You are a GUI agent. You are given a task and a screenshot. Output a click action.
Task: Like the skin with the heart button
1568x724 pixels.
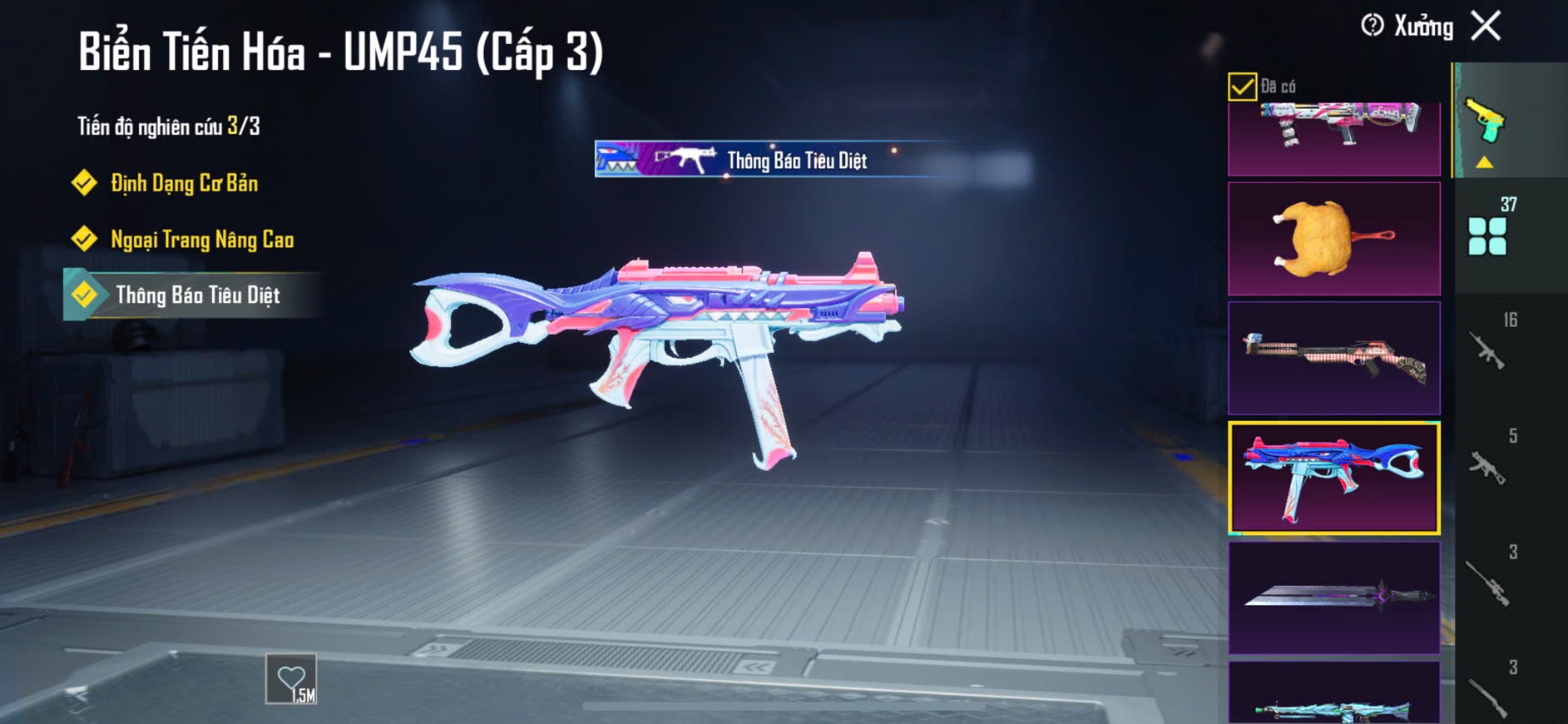(291, 680)
